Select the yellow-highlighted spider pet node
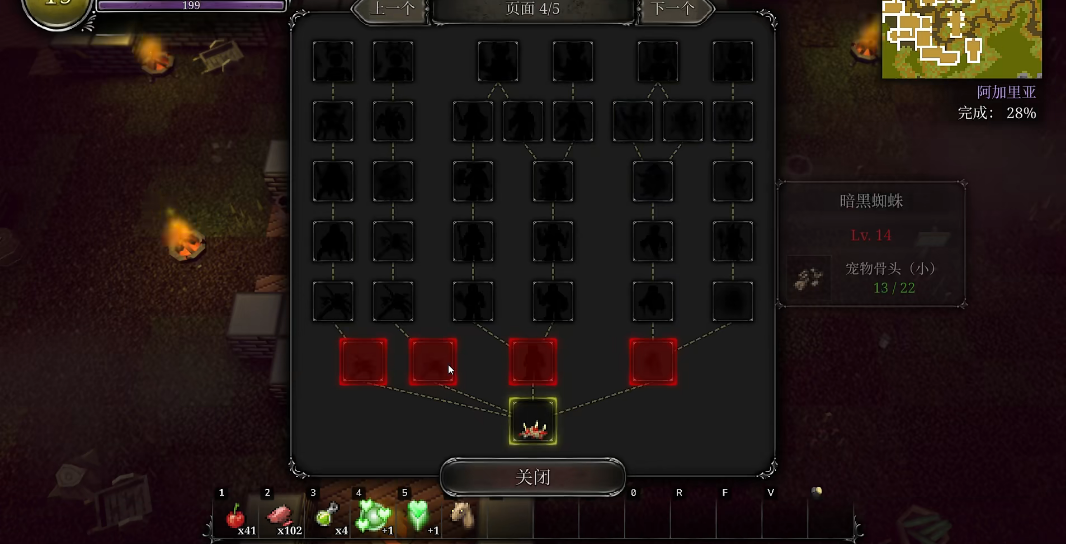This screenshot has width=1066, height=544. (x=533, y=421)
